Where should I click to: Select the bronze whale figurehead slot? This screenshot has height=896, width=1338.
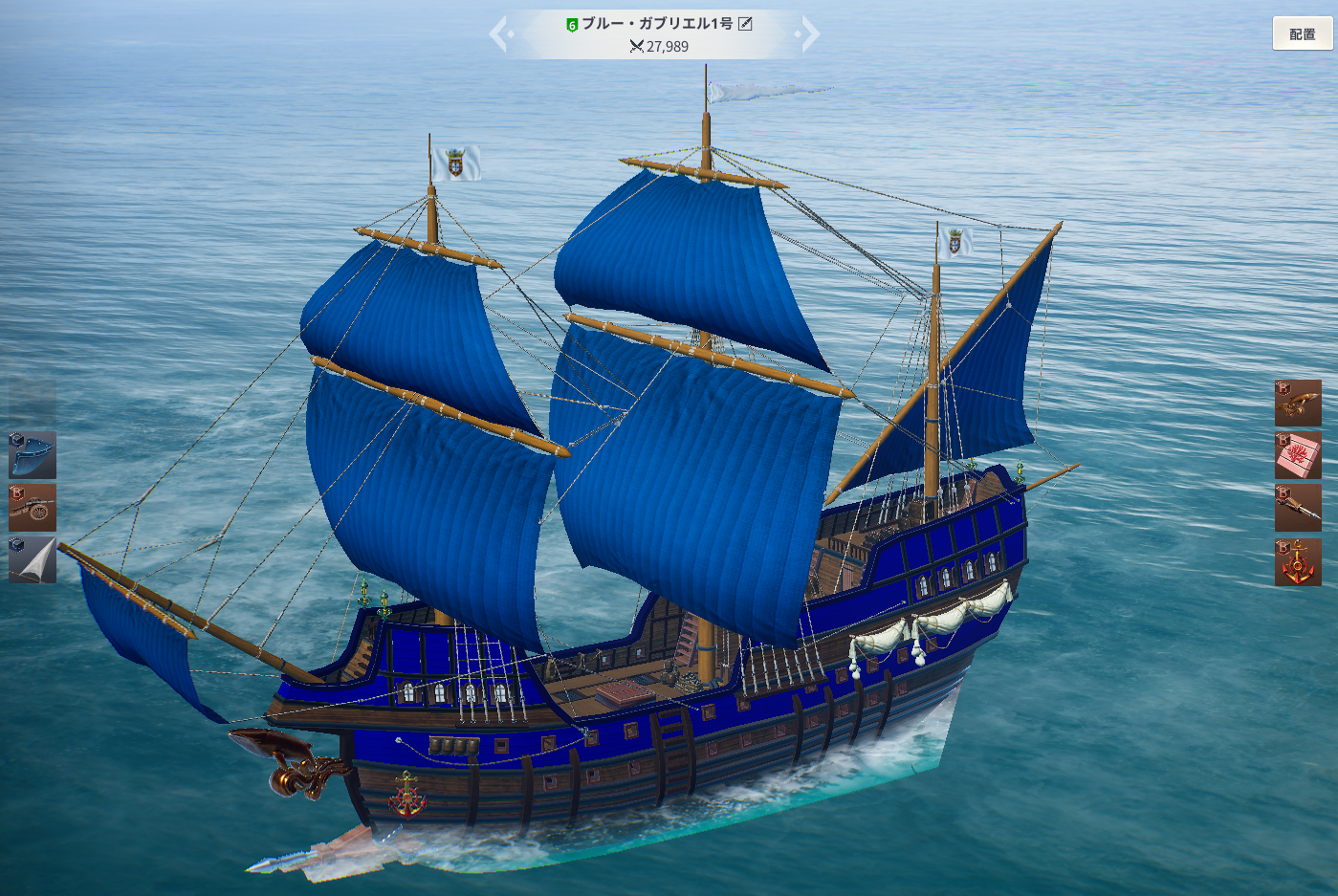click(x=1298, y=404)
